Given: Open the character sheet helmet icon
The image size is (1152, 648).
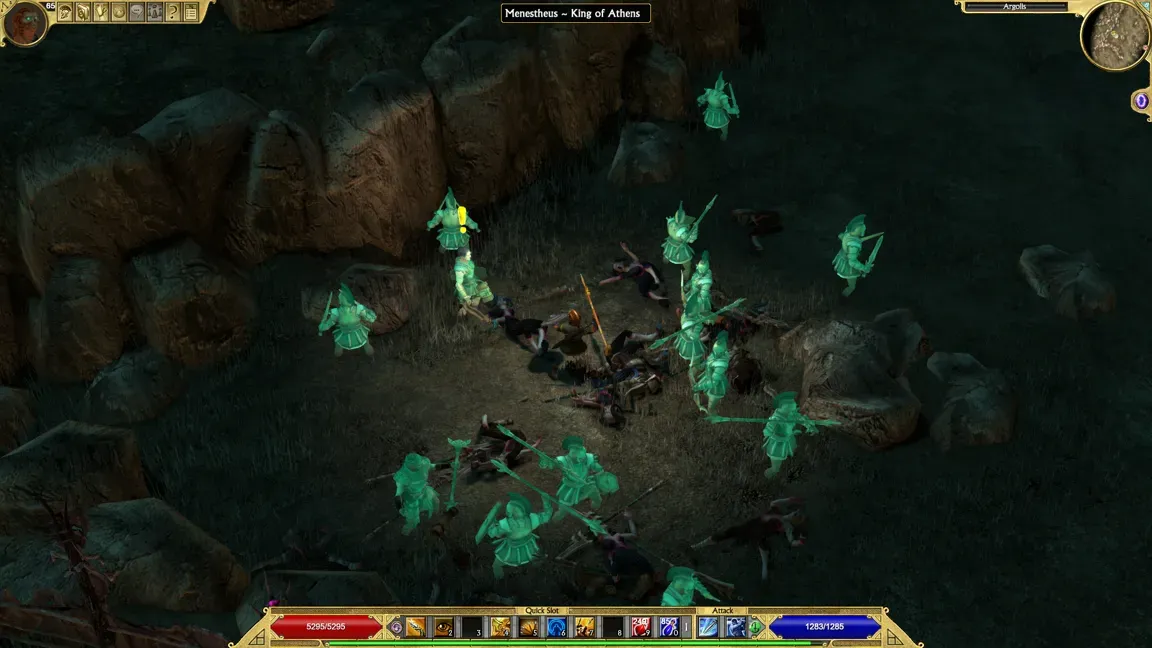Looking at the screenshot, I should (65, 12).
